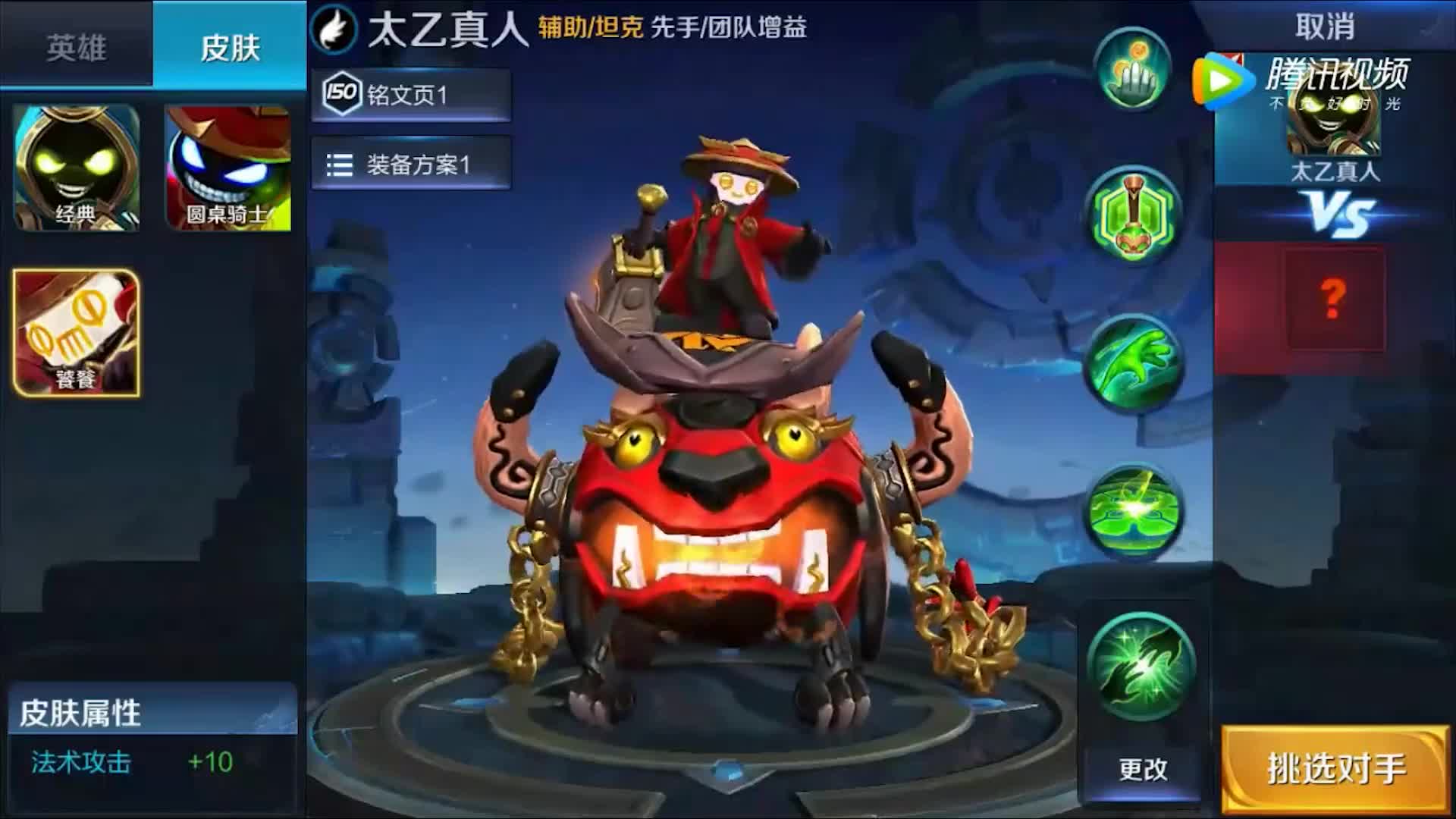The height and width of the screenshot is (819, 1456).
Task: Select the 圆桌骑士 skin thumbnail
Action: [x=227, y=166]
